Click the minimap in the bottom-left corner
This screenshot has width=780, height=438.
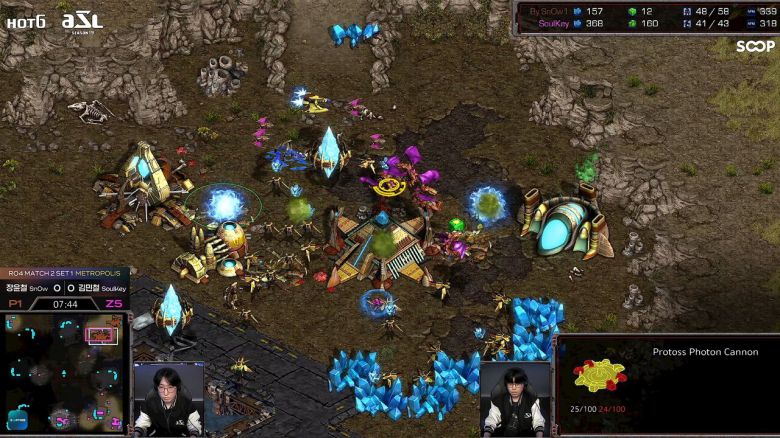(x=64, y=373)
